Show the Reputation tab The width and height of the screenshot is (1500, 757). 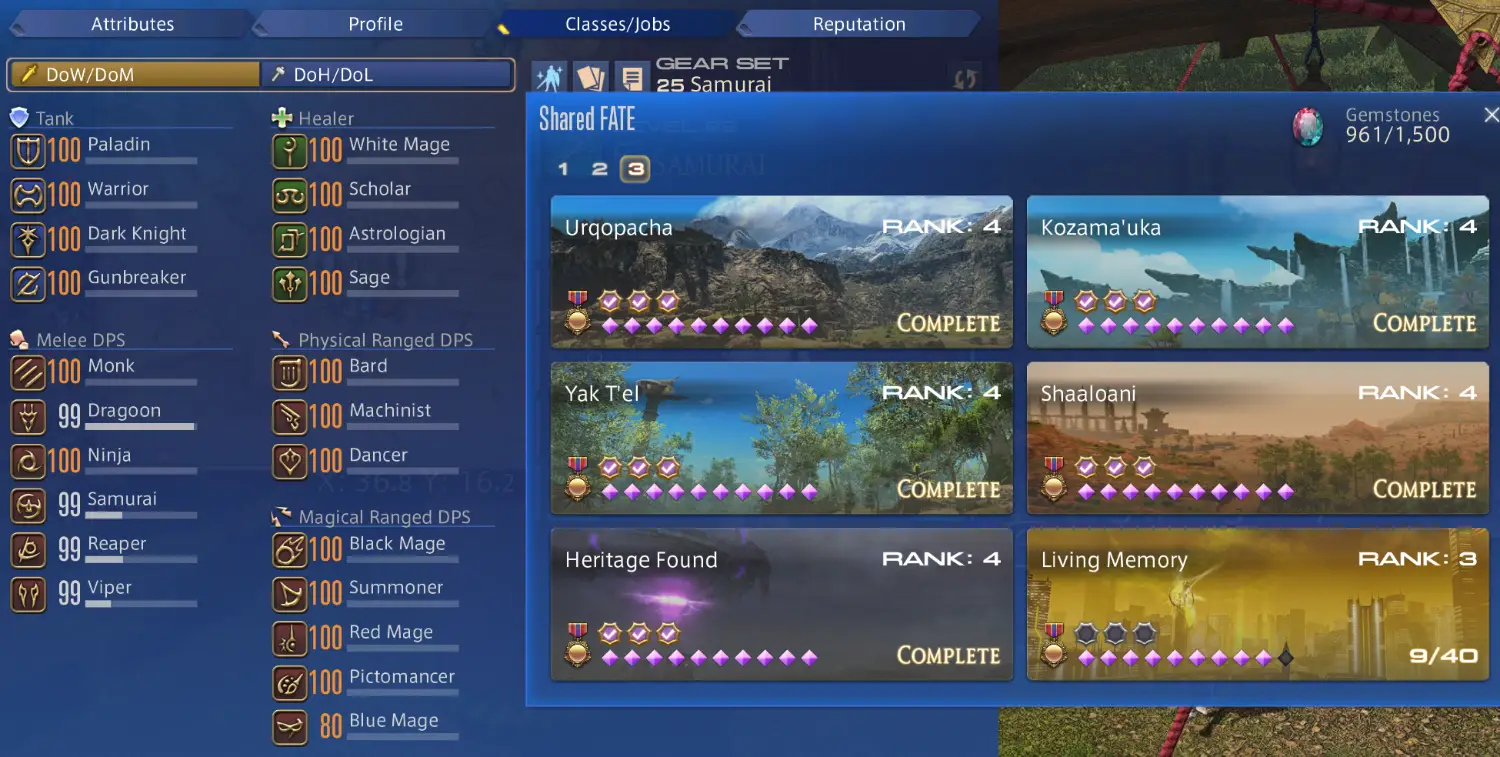coord(859,24)
